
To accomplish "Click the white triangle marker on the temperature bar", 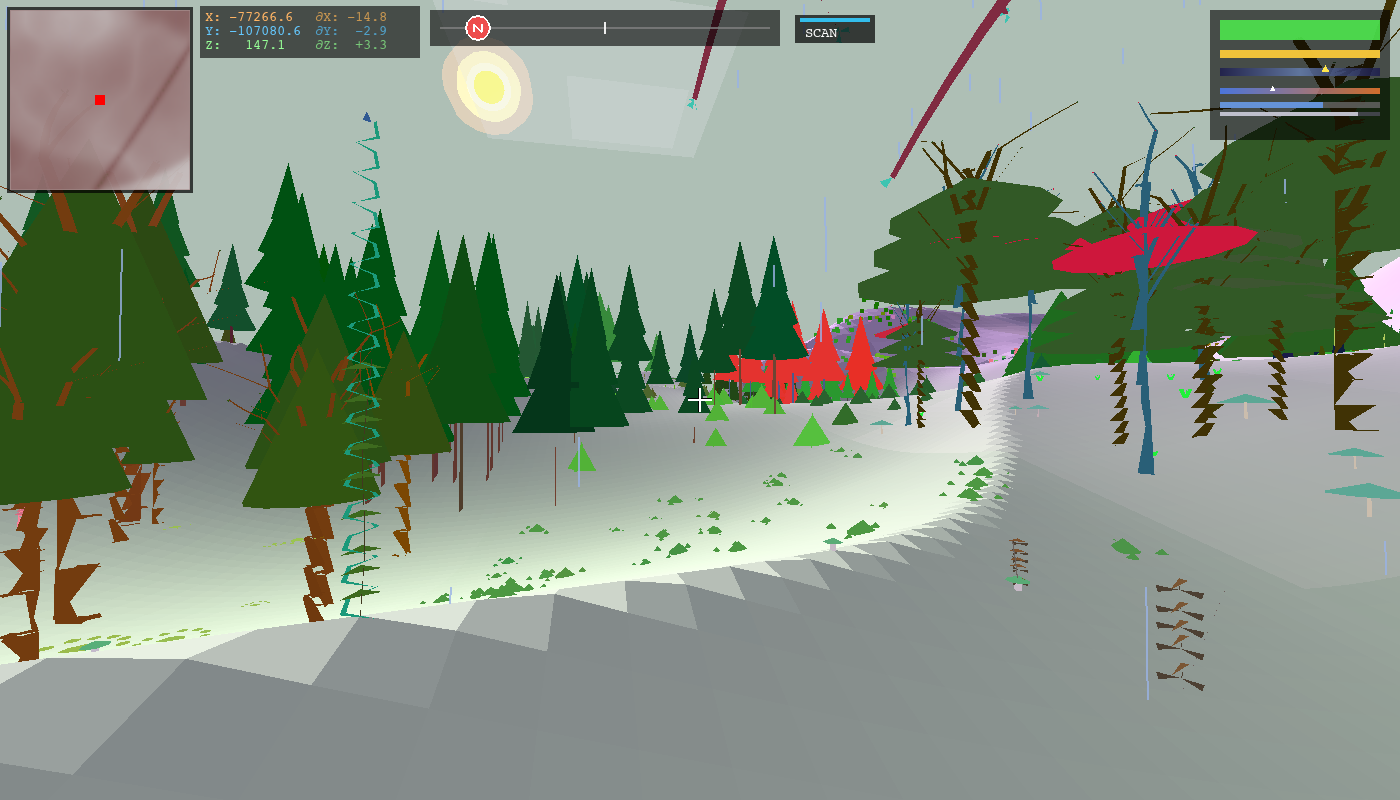I will coord(1272,88).
